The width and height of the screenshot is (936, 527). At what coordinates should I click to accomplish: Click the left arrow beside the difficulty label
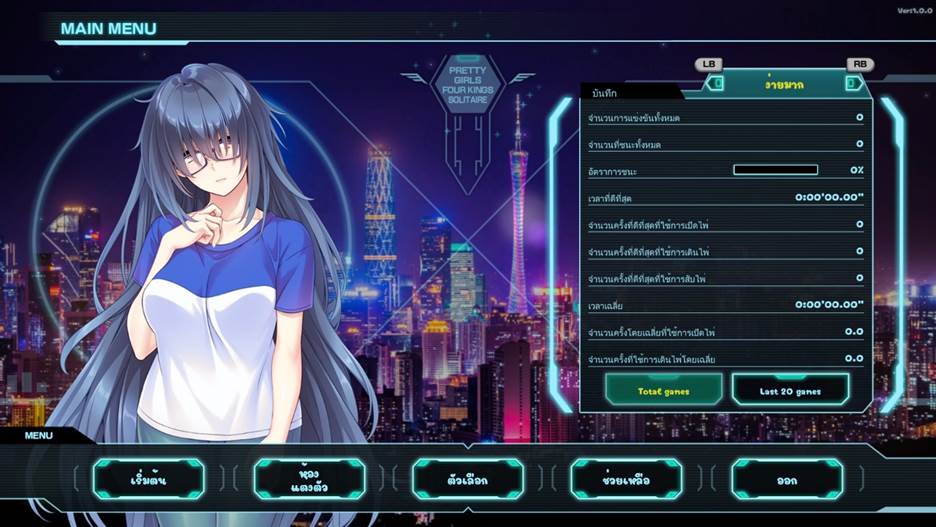coord(715,84)
